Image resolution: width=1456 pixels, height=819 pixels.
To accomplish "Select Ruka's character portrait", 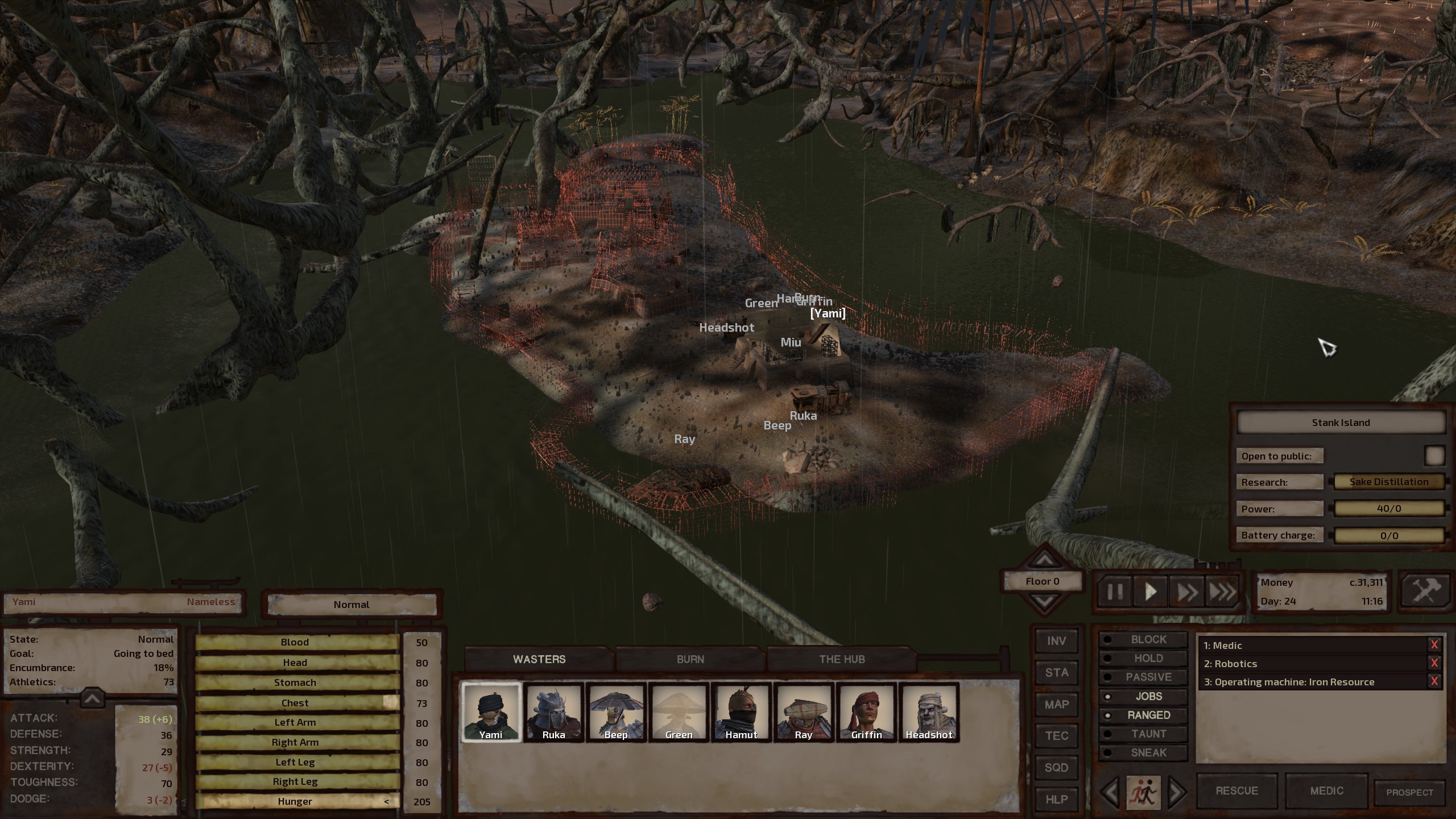I will tap(553, 712).
